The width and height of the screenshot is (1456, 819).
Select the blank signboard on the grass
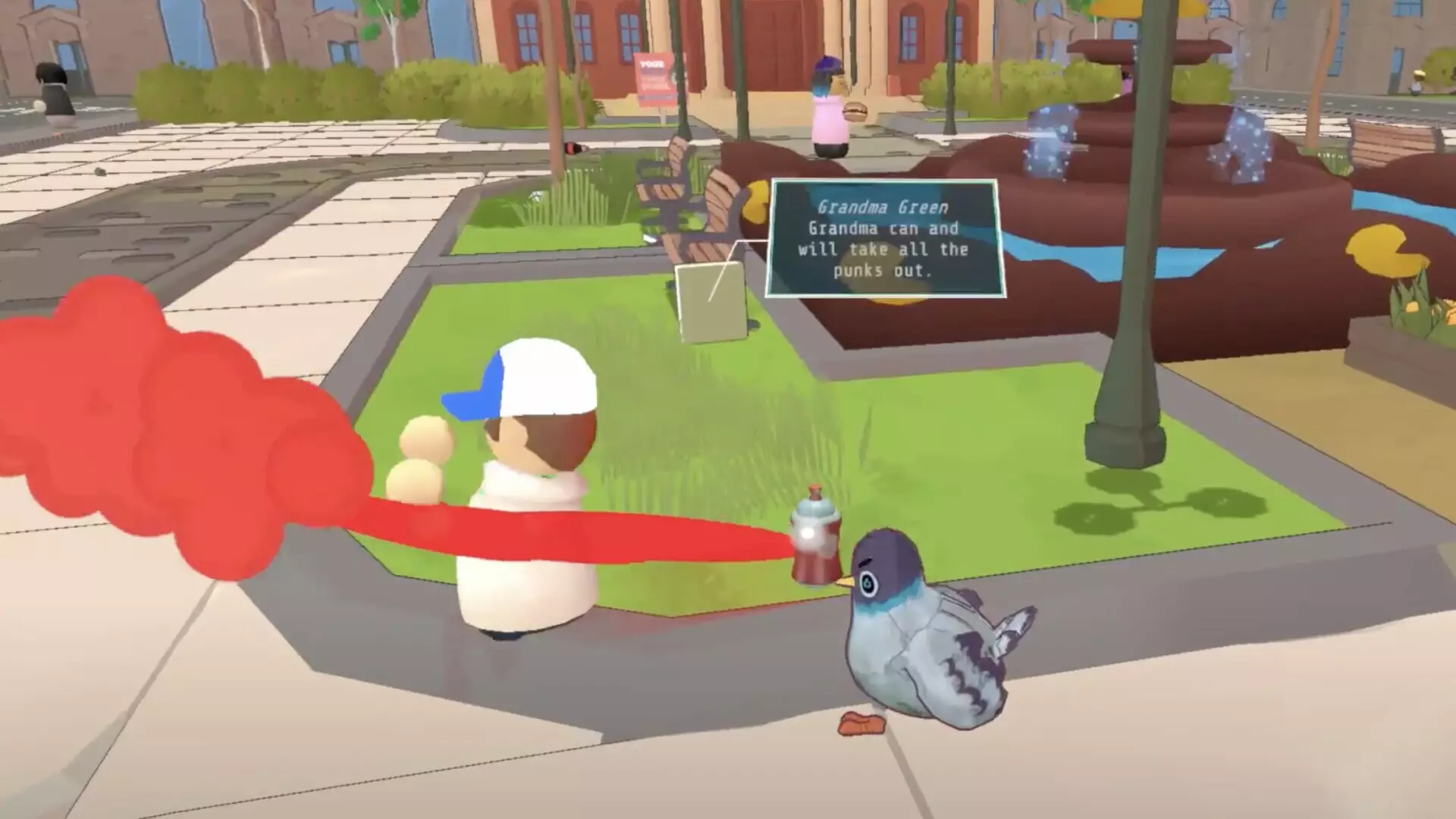click(709, 303)
